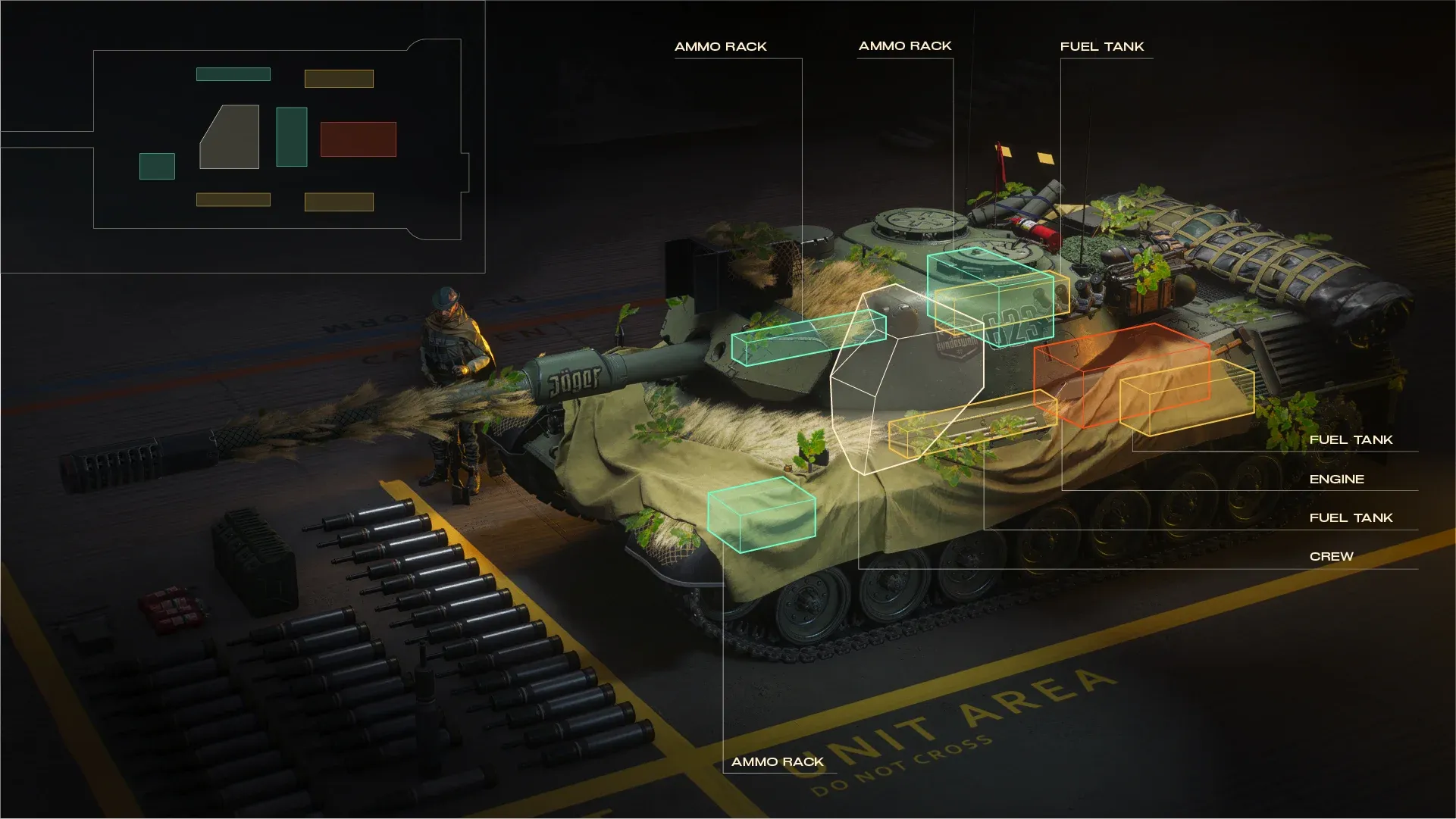Screen dimensions: 1456x819
Task: Select the ENGINE module label
Action: (1336, 480)
